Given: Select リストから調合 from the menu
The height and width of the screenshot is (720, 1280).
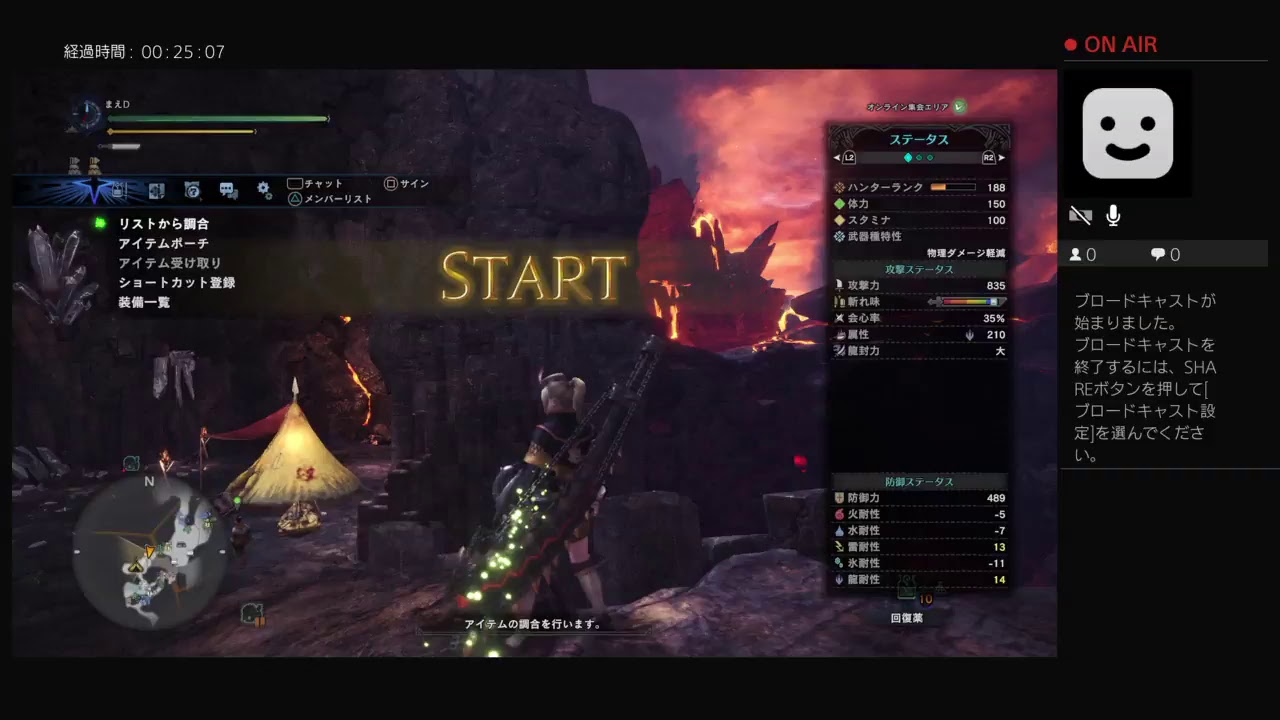Looking at the screenshot, I should click(165, 224).
